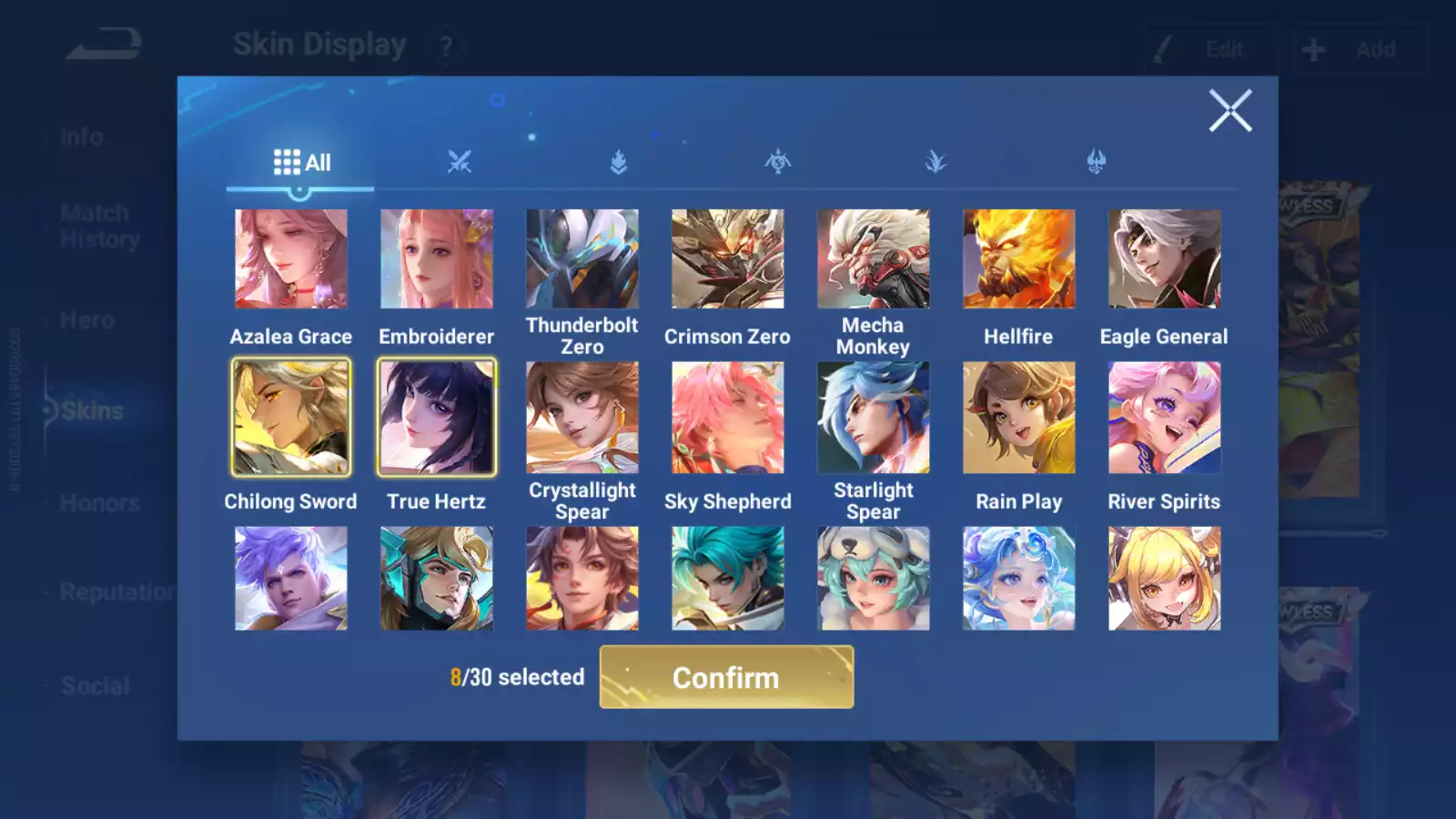Switch to the All tab
The height and width of the screenshot is (819, 1456).
click(300, 162)
